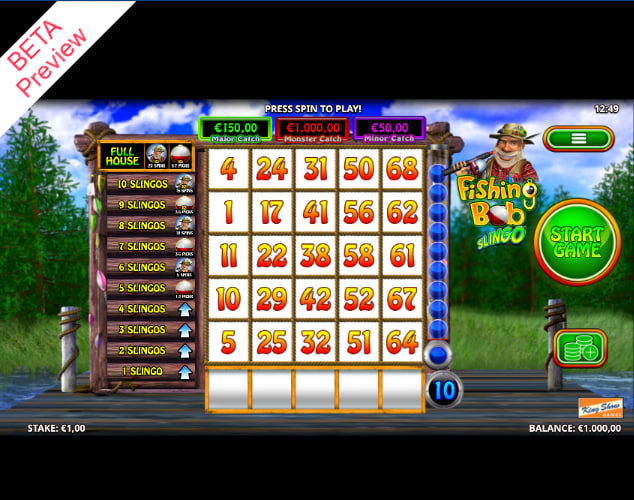The image size is (634, 500).
Task: Click the King Show Games logo
Action: pyautogui.click(x=600, y=408)
